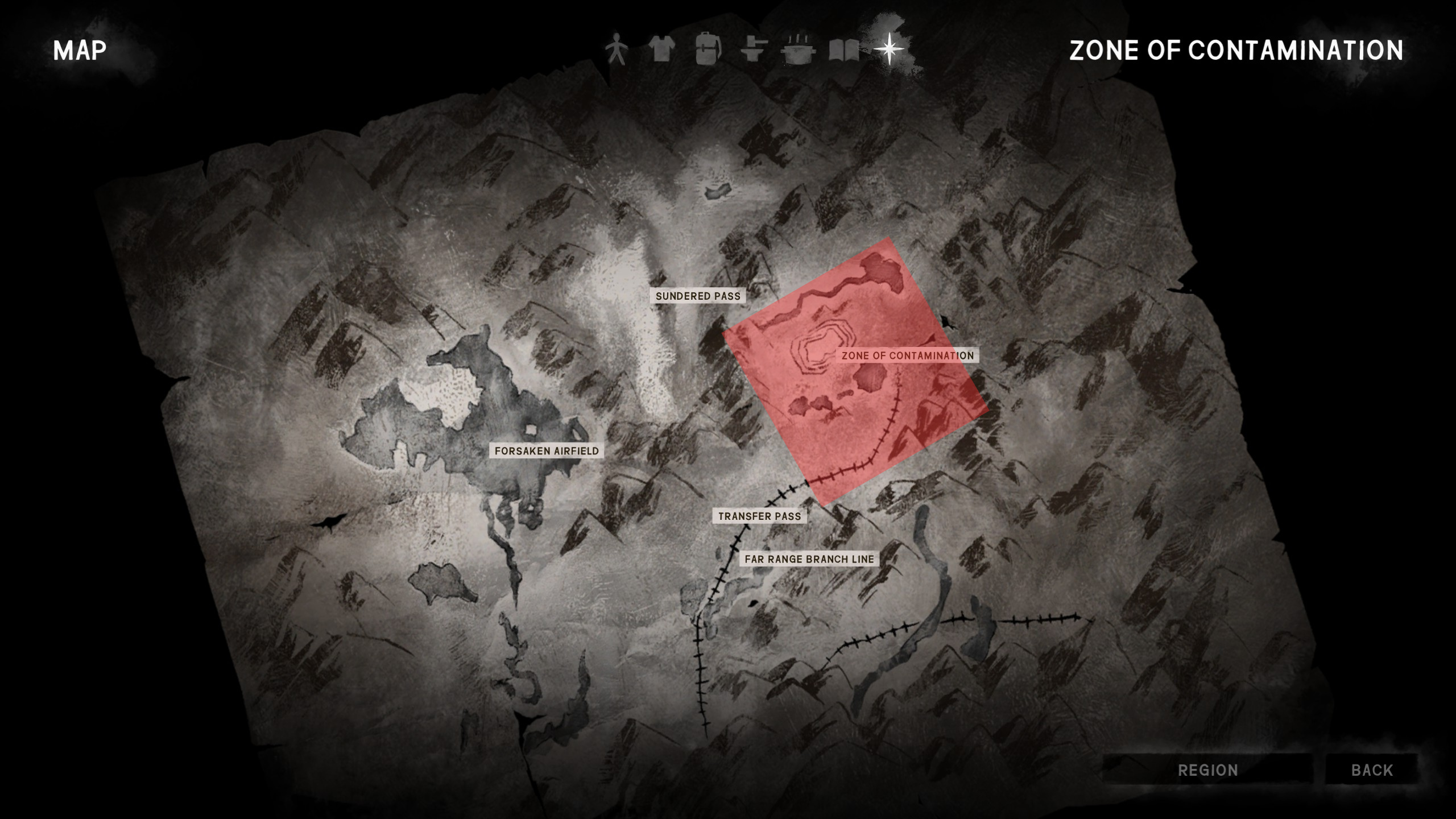Choose the Far Range Branch Line label
Viewport: 1456px width, 819px height.
(x=809, y=559)
